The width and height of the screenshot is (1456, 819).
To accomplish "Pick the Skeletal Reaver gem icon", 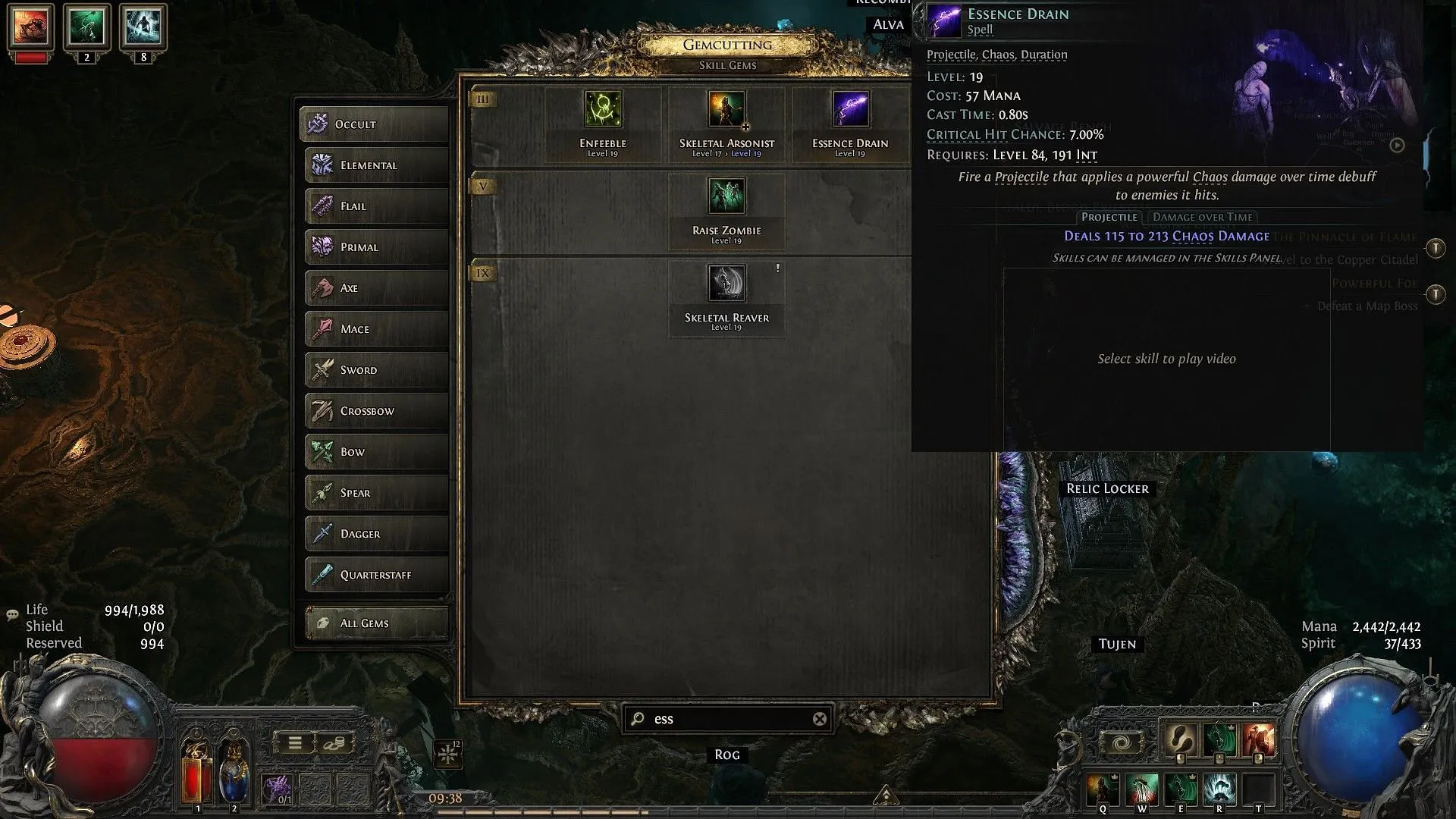I will pyautogui.click(x=726, y=283).
